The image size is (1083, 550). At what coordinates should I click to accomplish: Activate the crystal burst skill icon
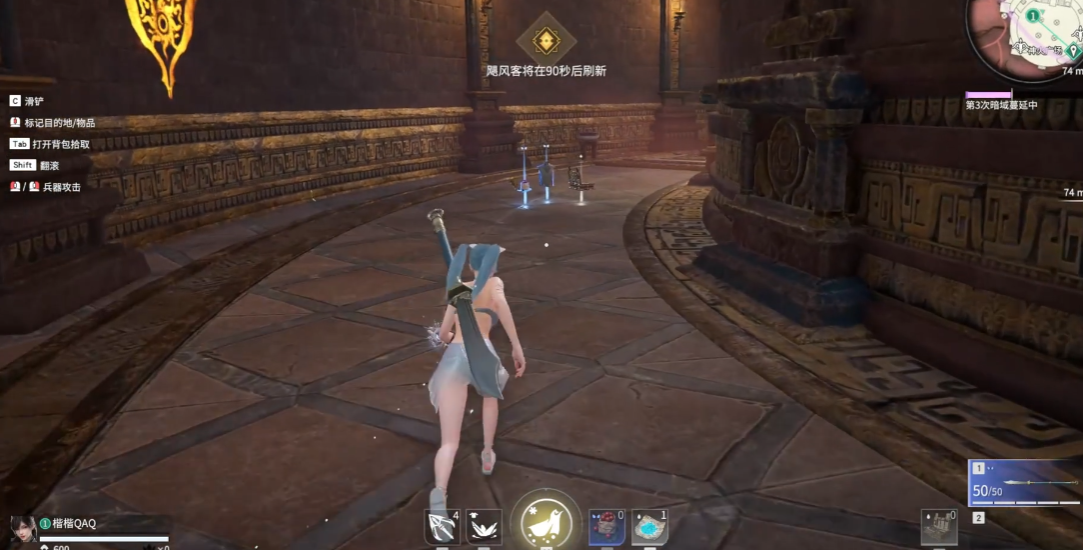[484, 527]
